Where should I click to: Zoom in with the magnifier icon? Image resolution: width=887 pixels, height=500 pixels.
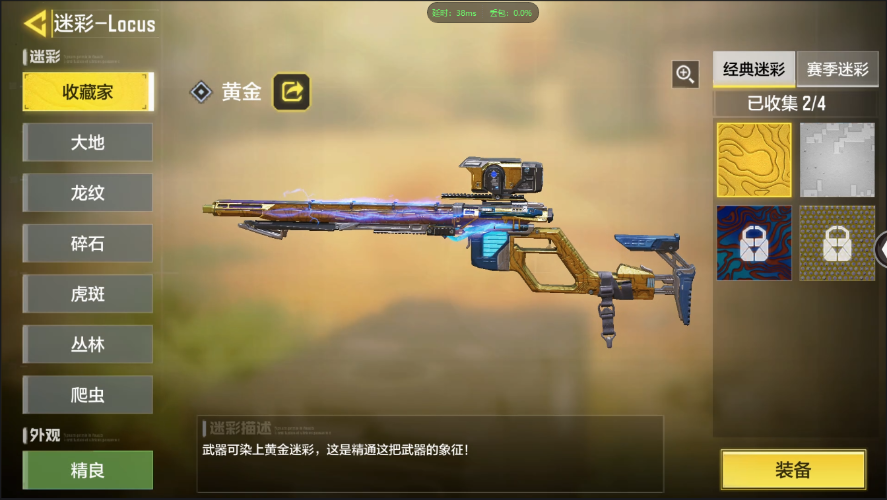click(x=685, y=73)
